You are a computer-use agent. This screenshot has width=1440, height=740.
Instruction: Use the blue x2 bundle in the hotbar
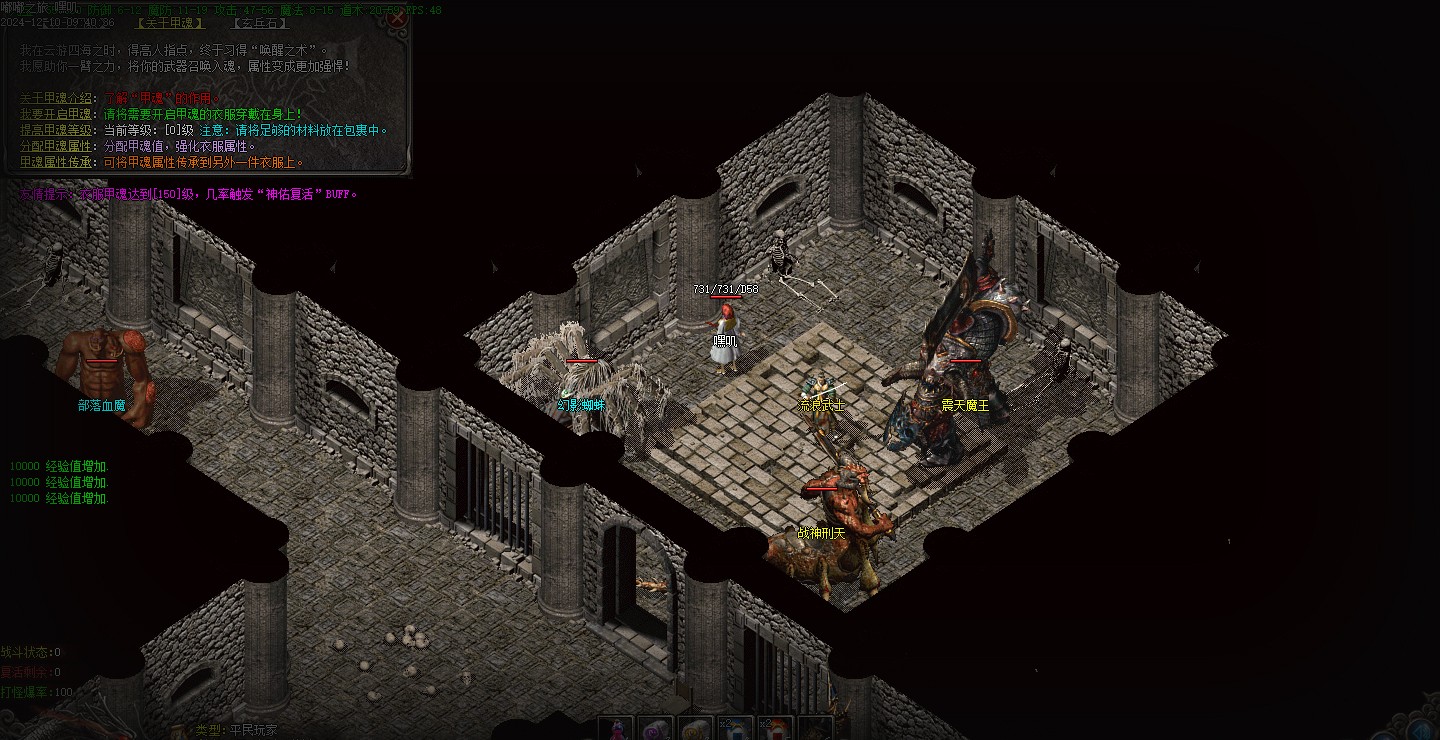pos(735,729)
